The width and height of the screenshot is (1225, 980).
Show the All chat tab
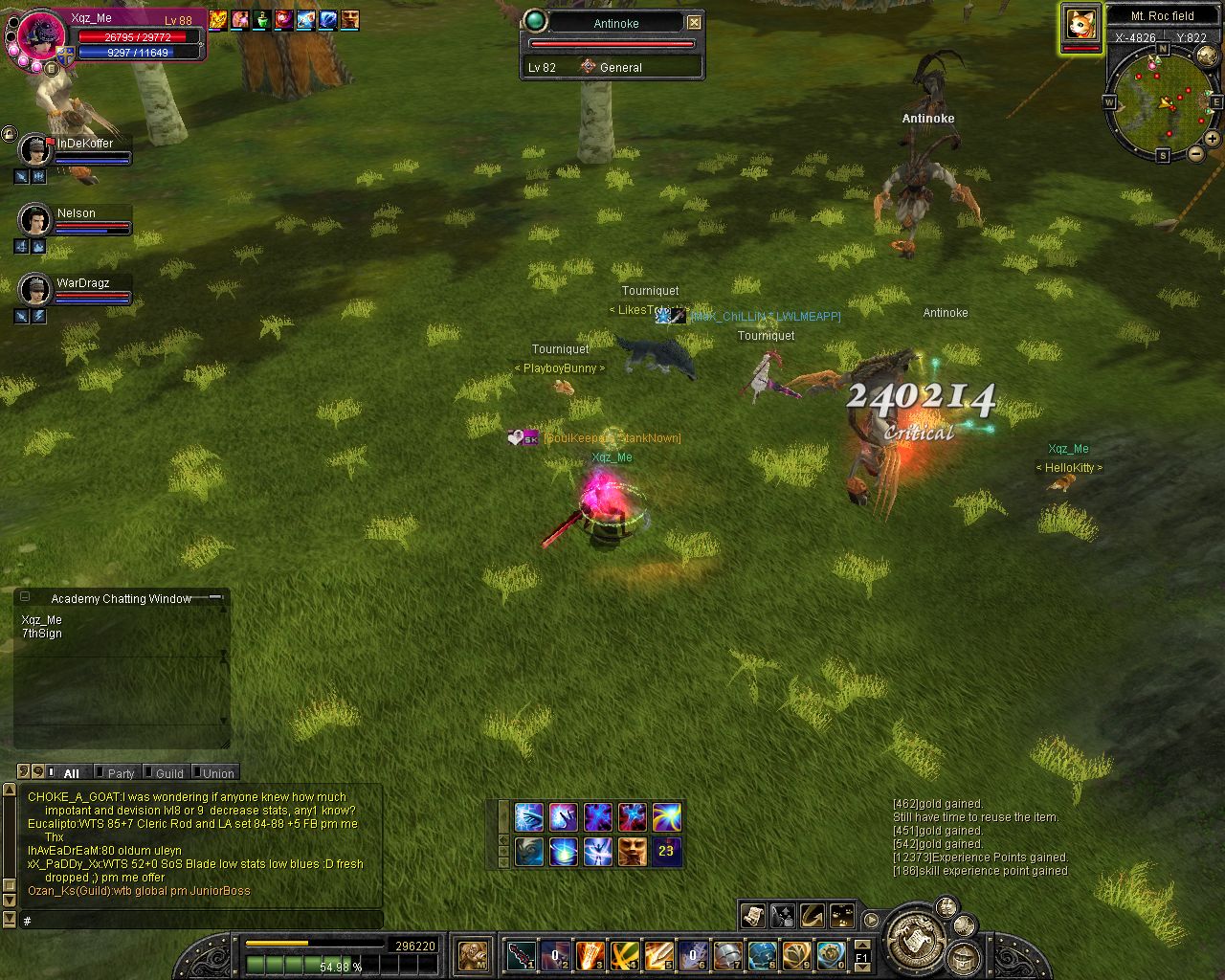72,773
